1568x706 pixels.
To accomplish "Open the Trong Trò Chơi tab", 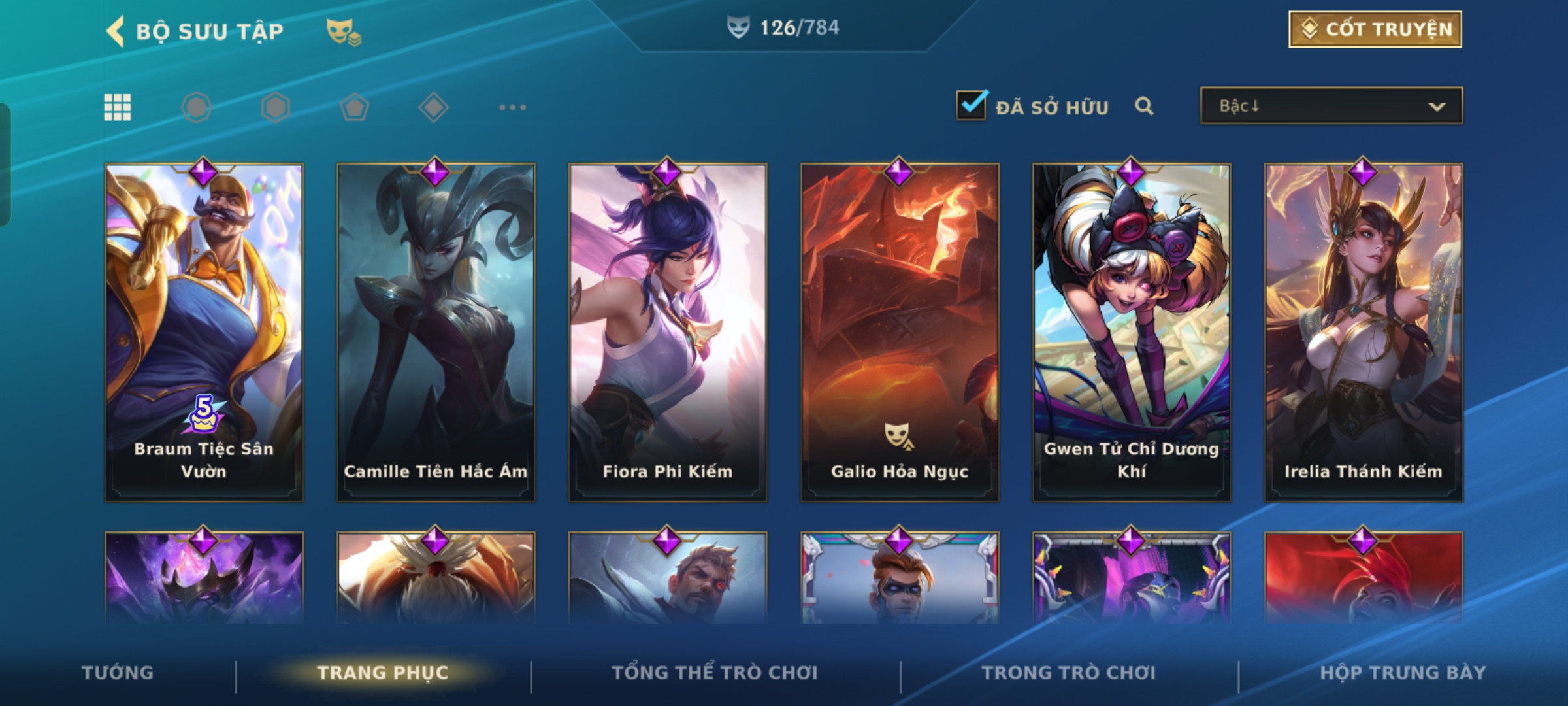I will click(x=1069, y=673).
